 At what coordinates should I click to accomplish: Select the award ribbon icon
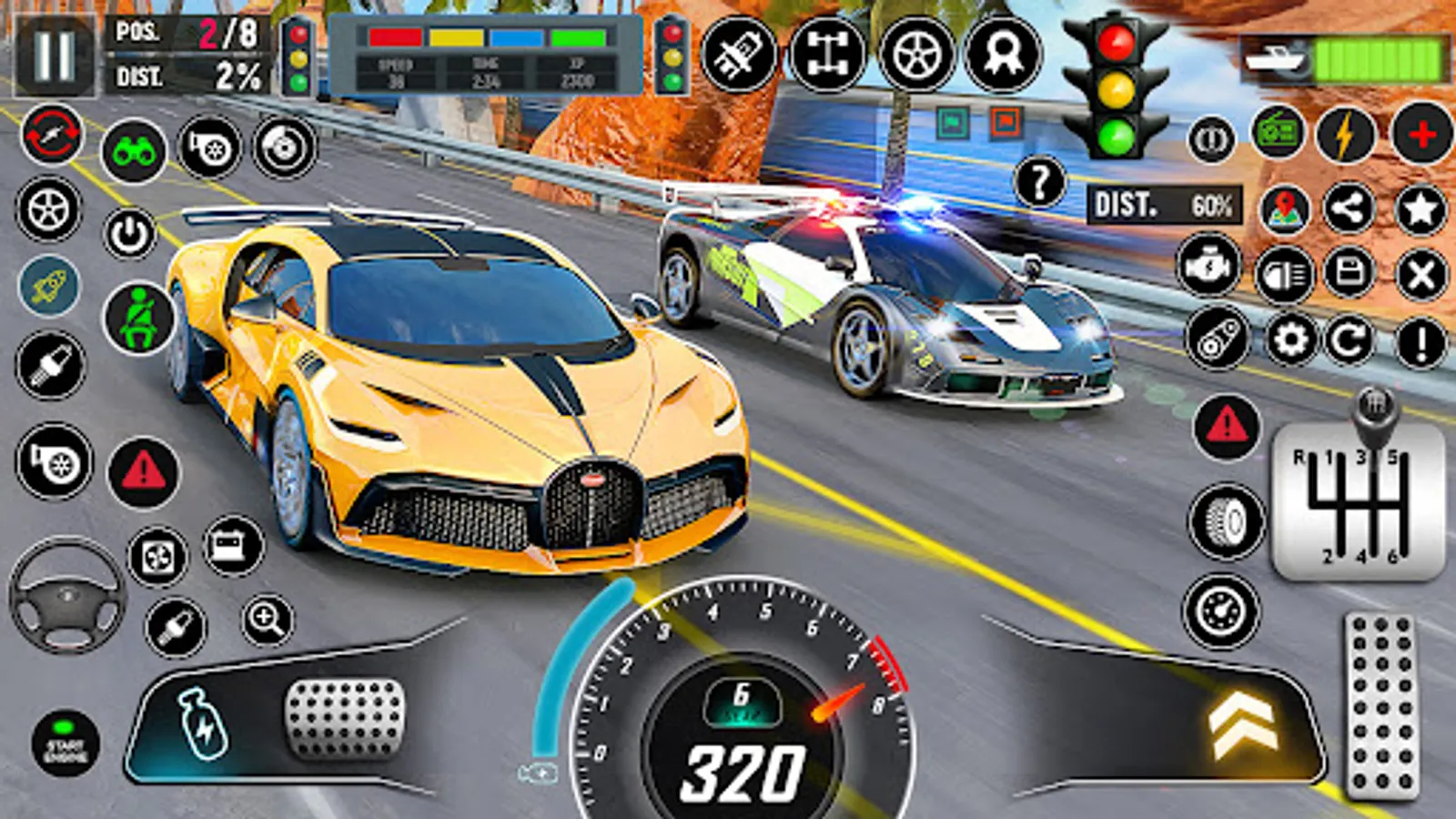pos(1002,55)
